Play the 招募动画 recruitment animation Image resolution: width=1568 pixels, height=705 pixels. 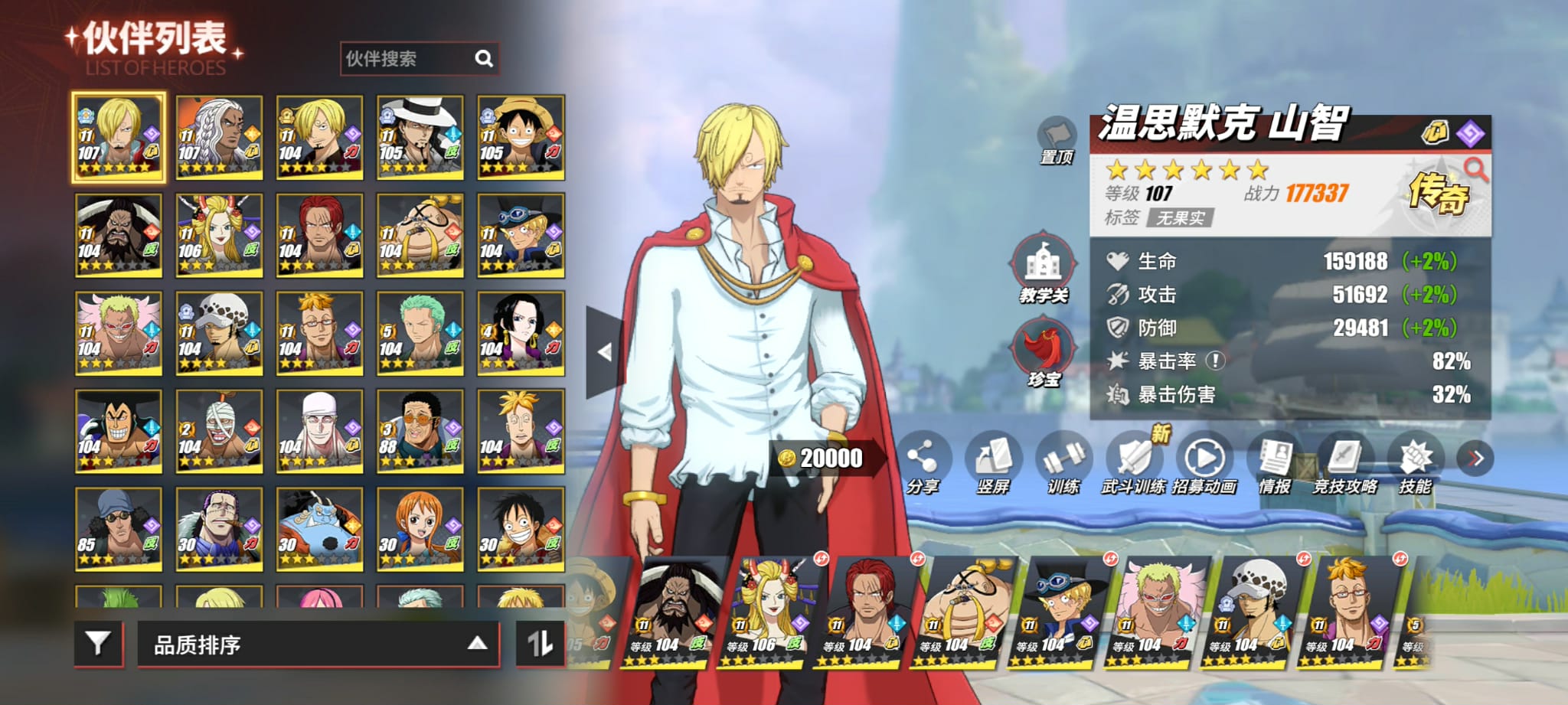coord(1204,461)
